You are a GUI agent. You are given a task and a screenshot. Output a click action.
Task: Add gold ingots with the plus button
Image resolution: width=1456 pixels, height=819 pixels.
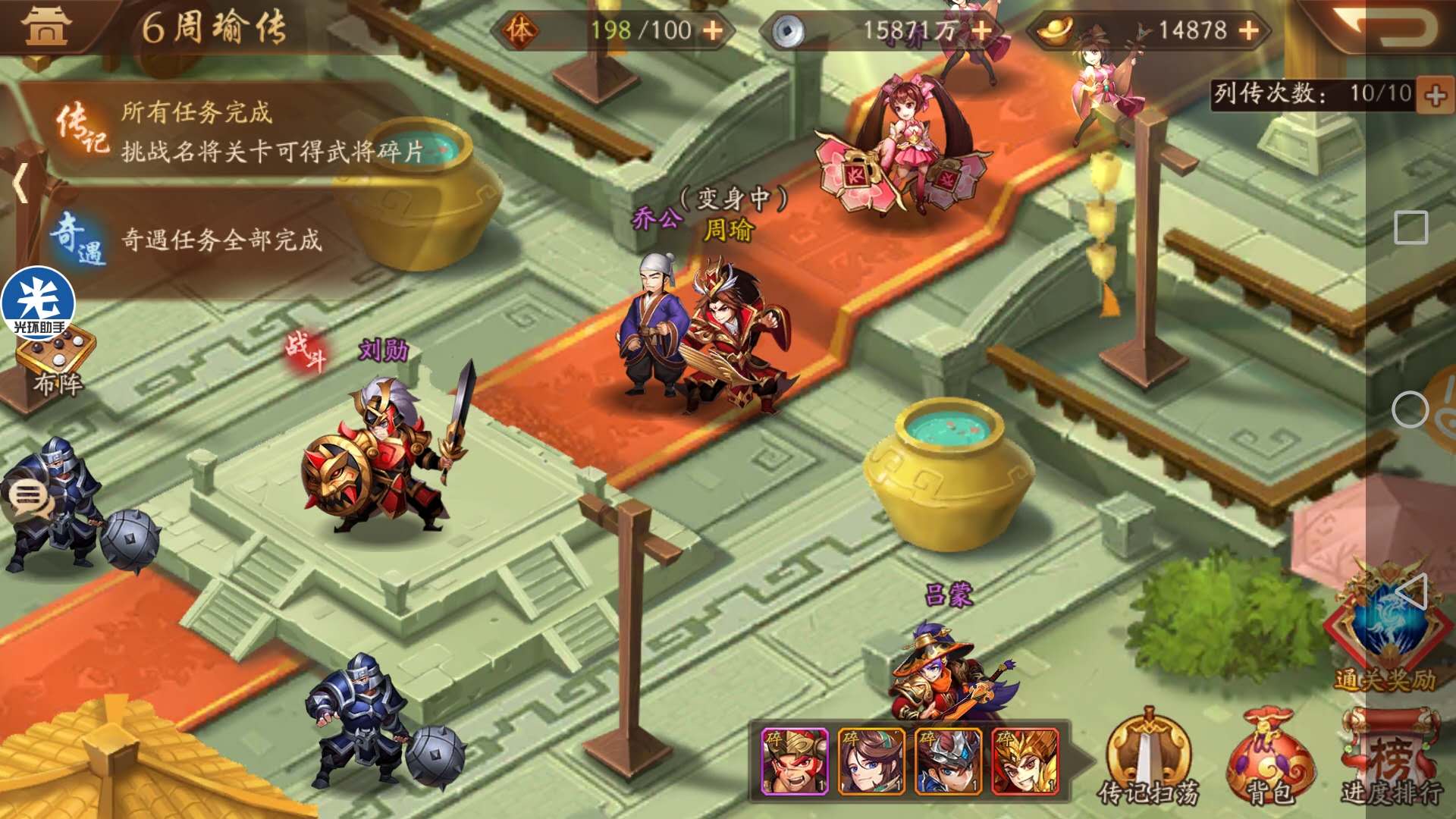1248,30
